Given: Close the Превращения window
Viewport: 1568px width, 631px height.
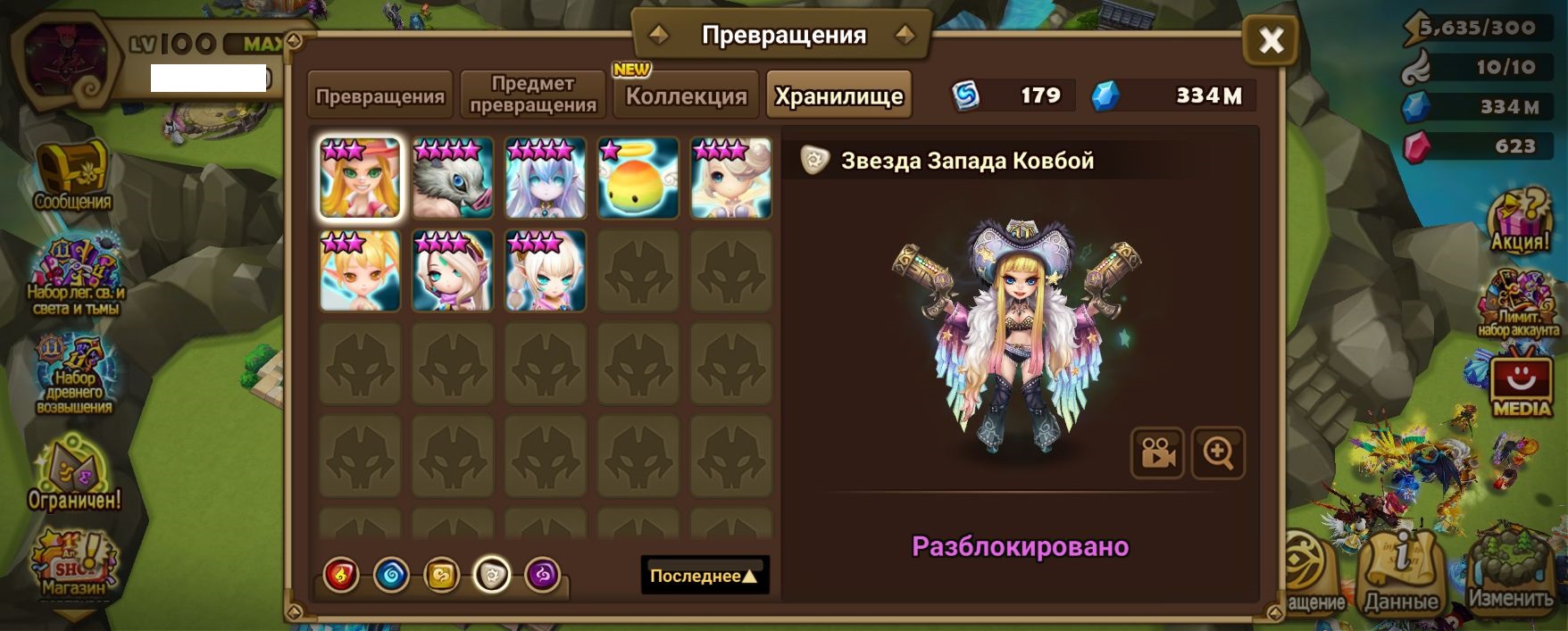Looking at the screenshot, I should coord(1271,40).
